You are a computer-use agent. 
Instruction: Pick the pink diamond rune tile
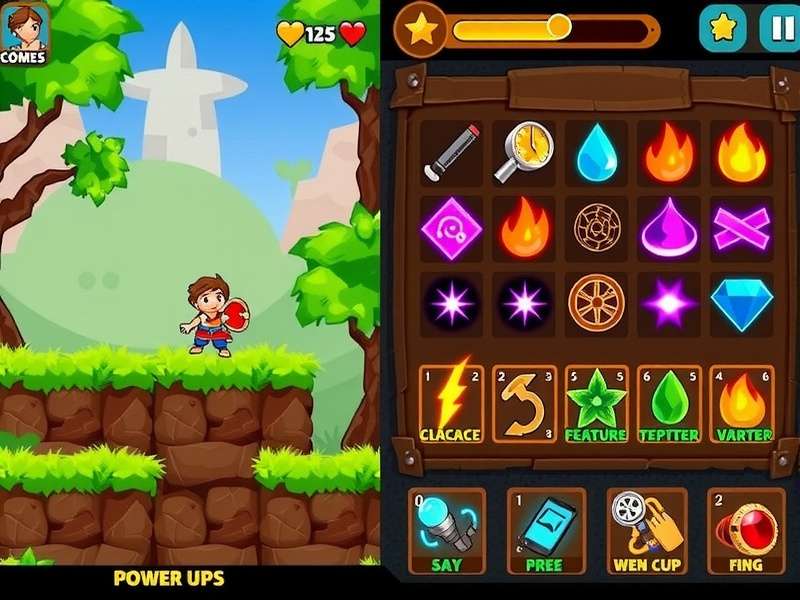[x=451, y=228]
